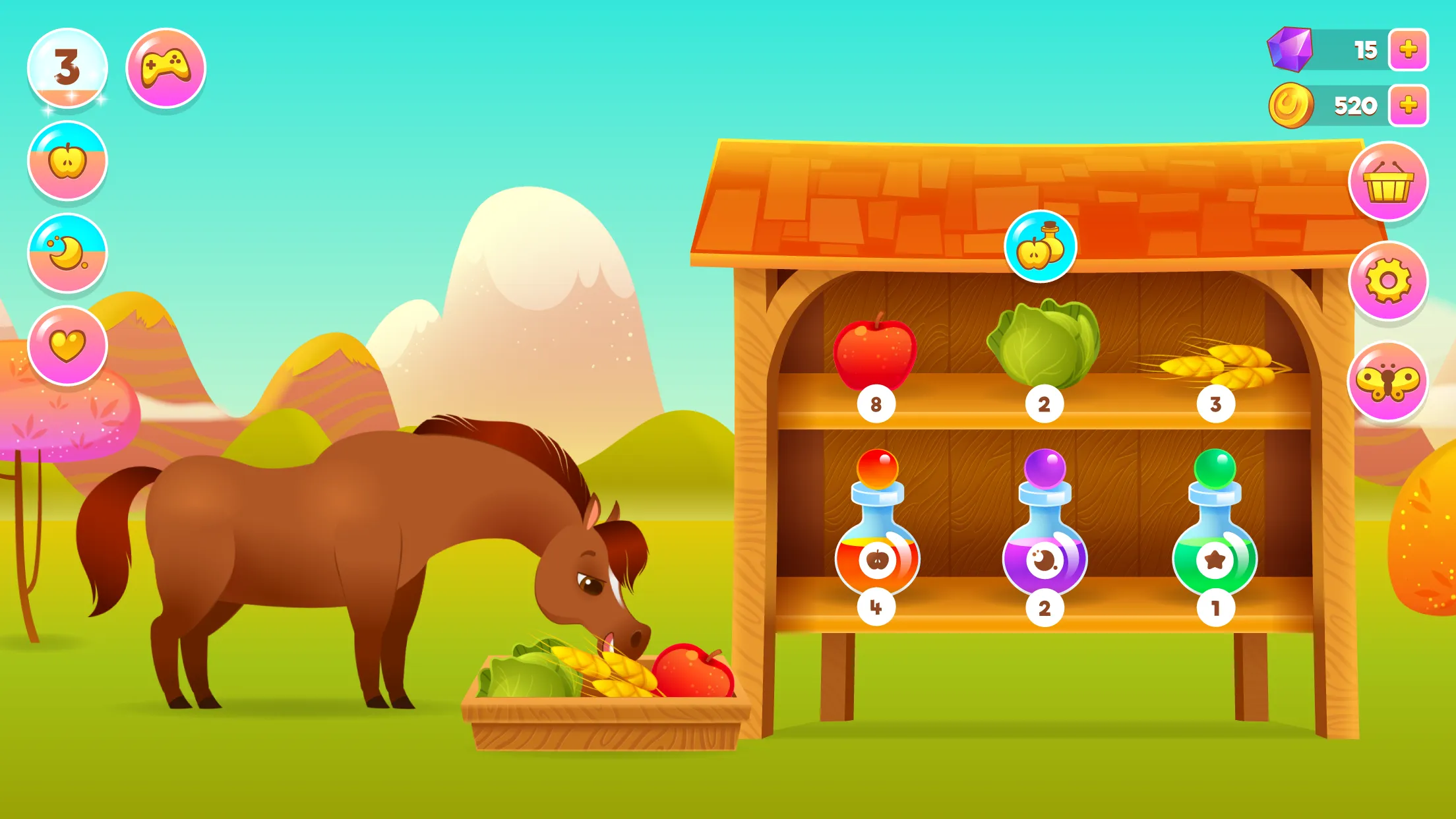1456x819 pixels.
Task: Add coins using the plus button
Action: tap(1408, 104)
